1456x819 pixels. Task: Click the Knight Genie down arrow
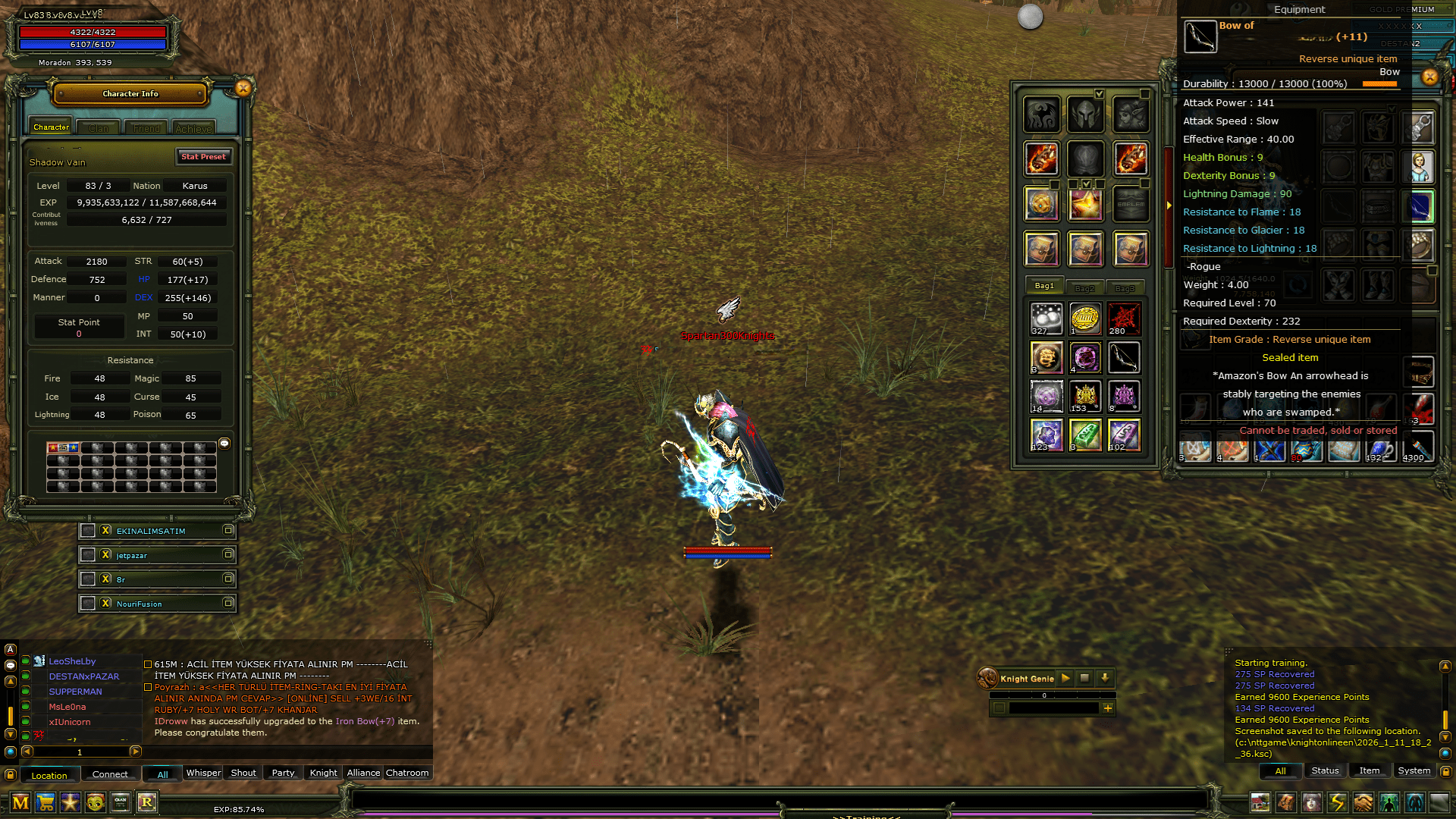click(1105, 679)
